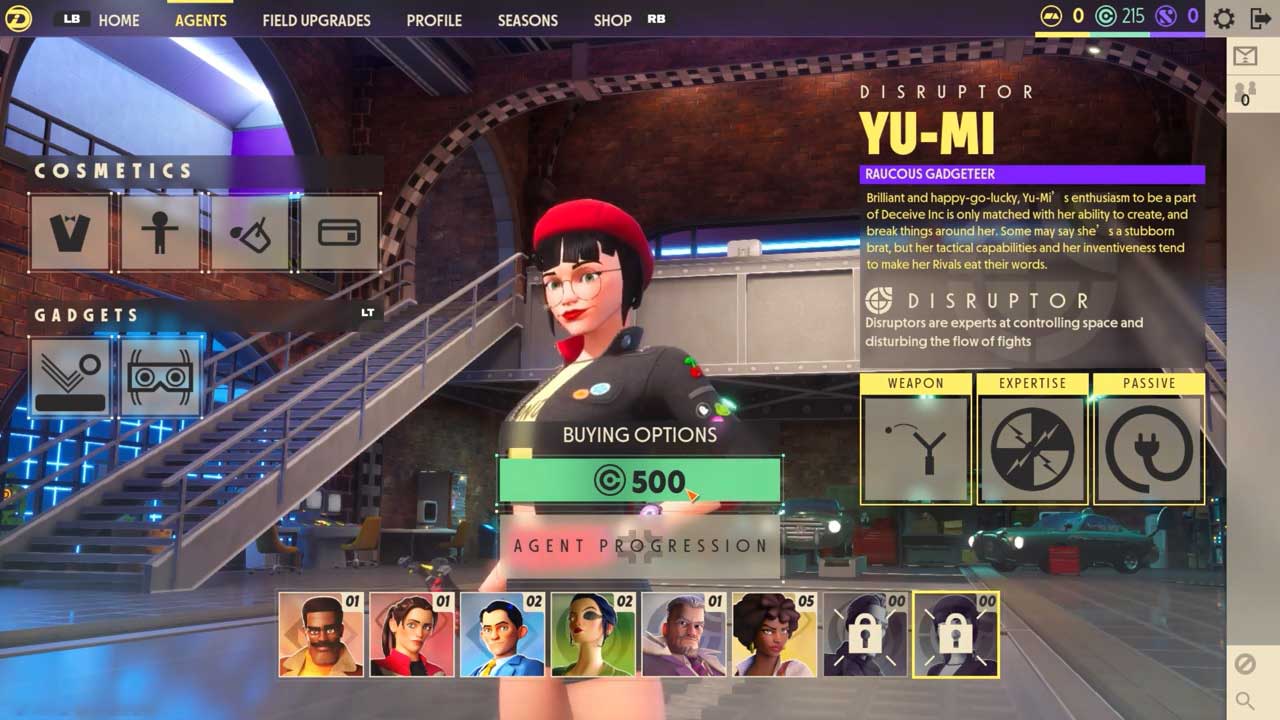This screenshot has height=720, width=1280.
Task: Open the card cosmetics slot
Action: [339, 233]
